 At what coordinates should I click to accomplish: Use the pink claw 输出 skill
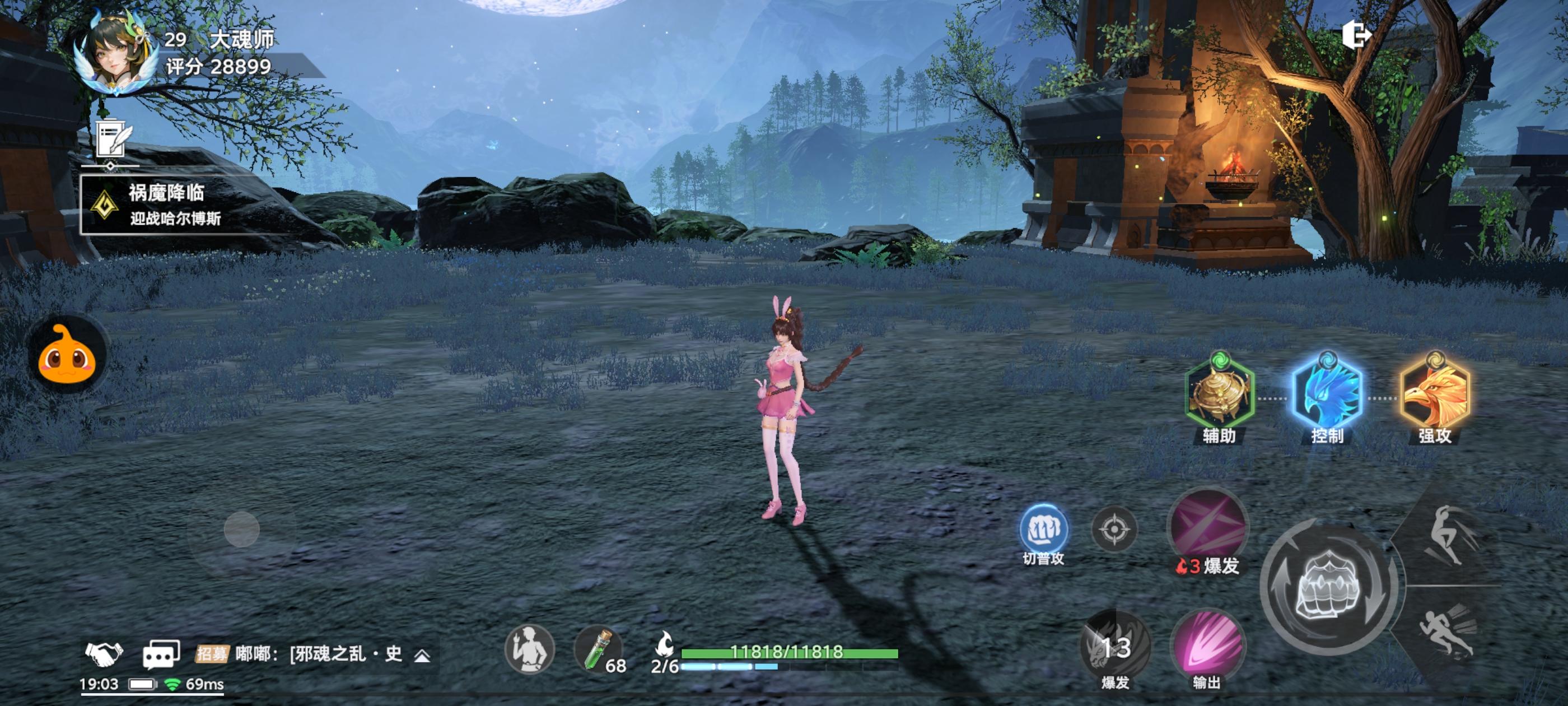pos(1208,645)
